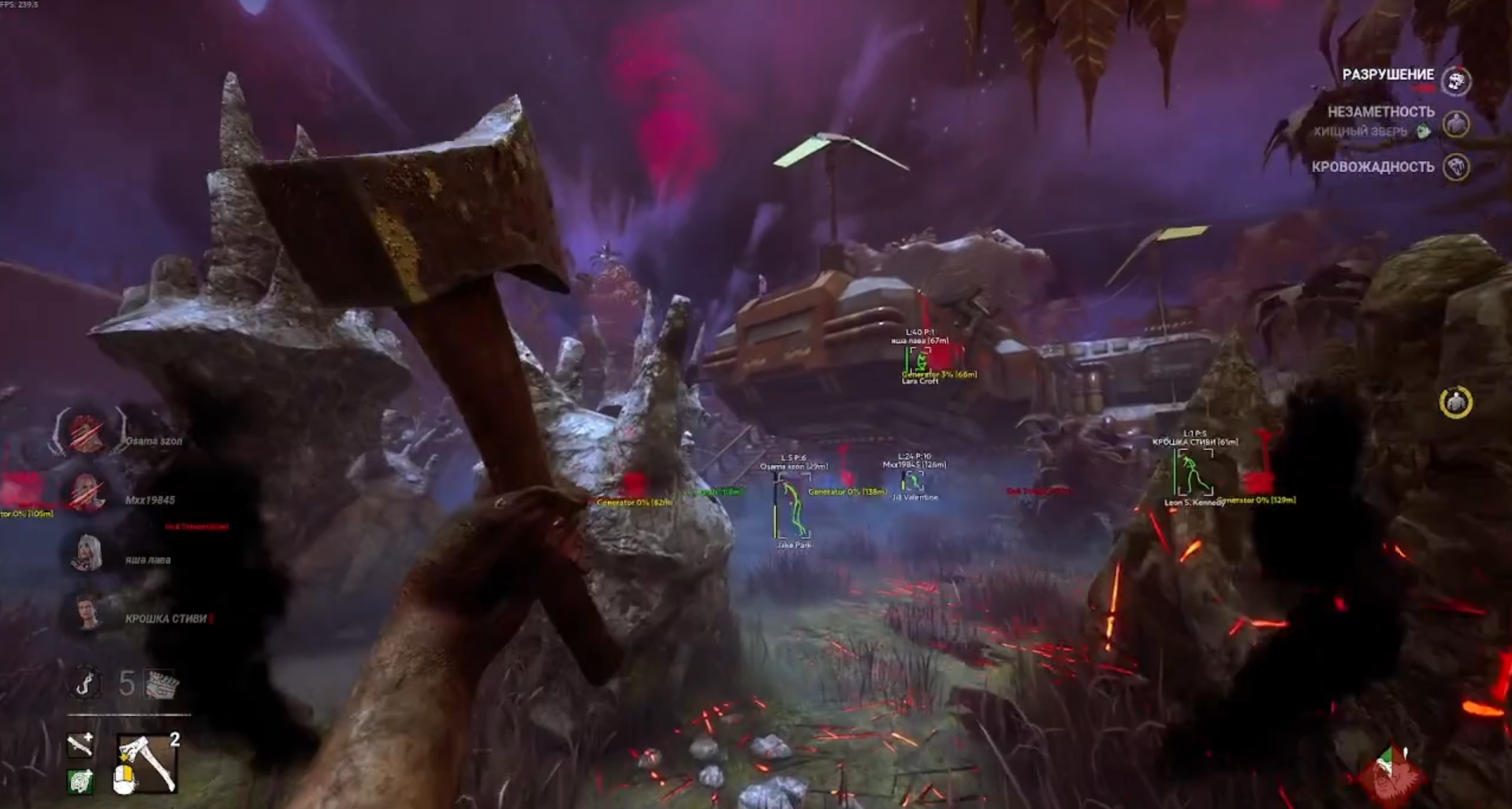
Task: Select the green wreath add-on slot
Action: (80, 781)
